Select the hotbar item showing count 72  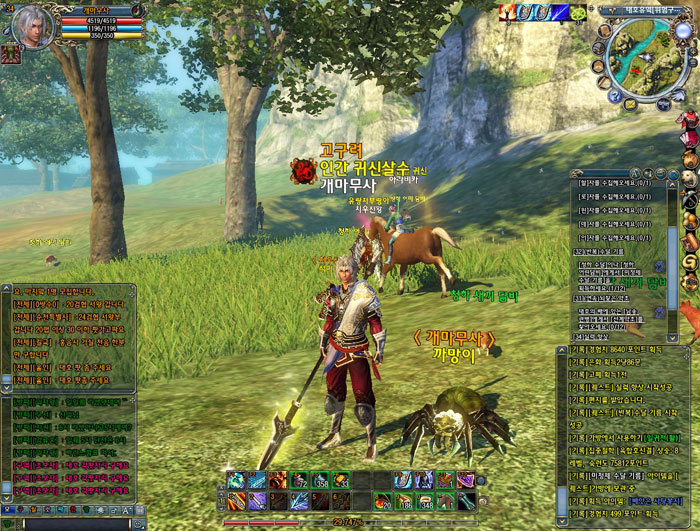click(x=299, y=479)
